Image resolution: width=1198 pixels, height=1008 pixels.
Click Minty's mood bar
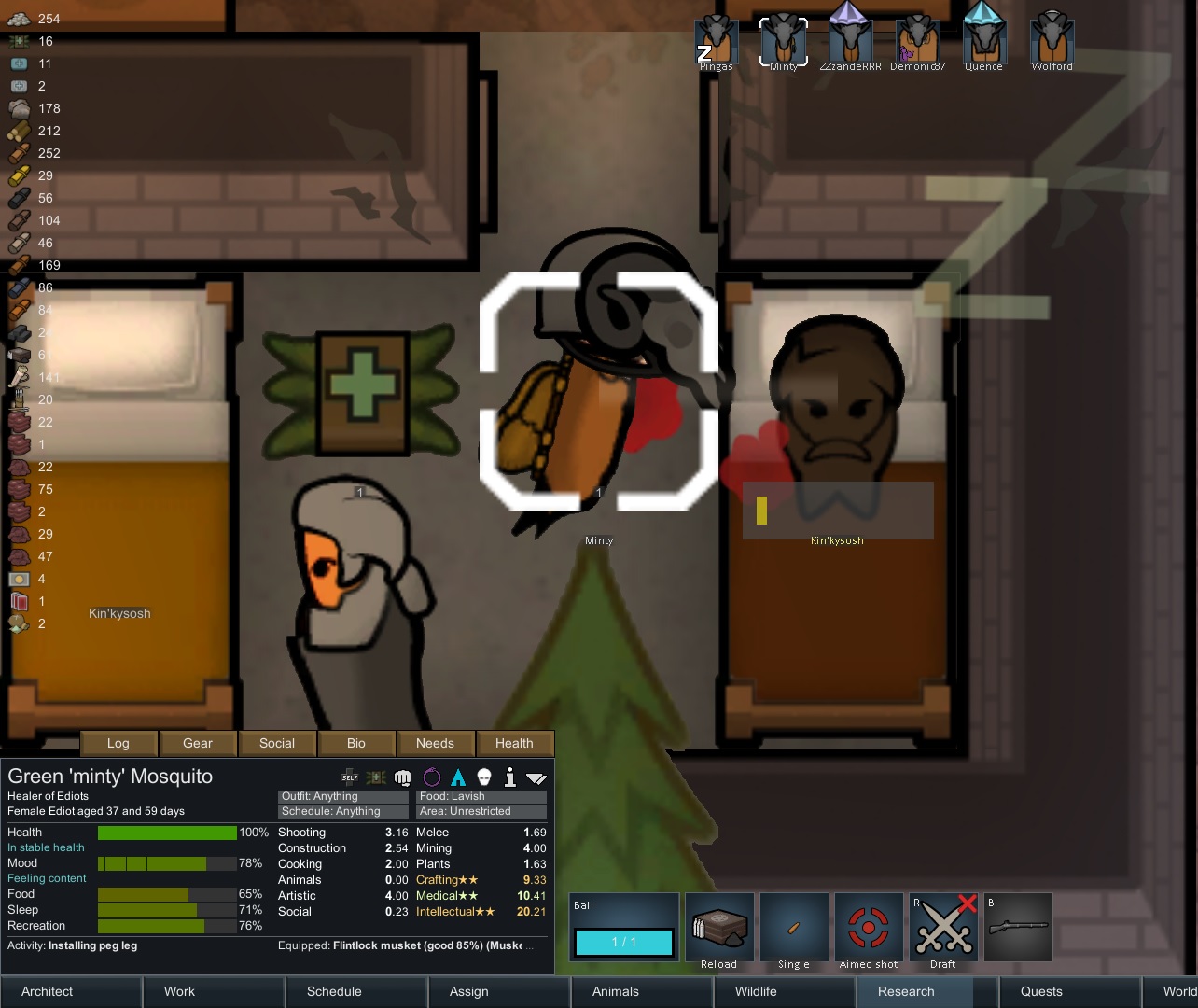[168, 863]
